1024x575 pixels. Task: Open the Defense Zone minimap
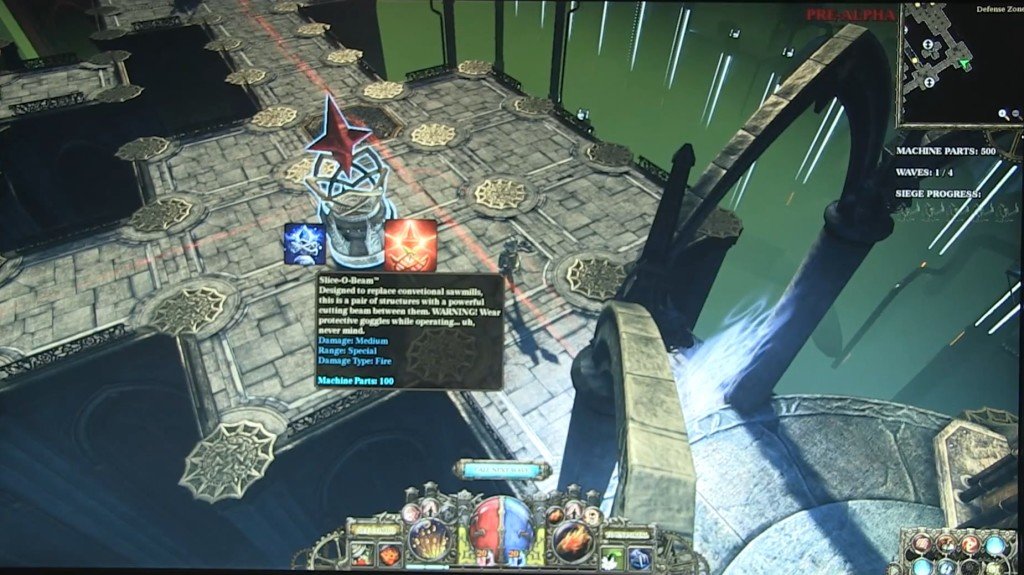[948, 62]
